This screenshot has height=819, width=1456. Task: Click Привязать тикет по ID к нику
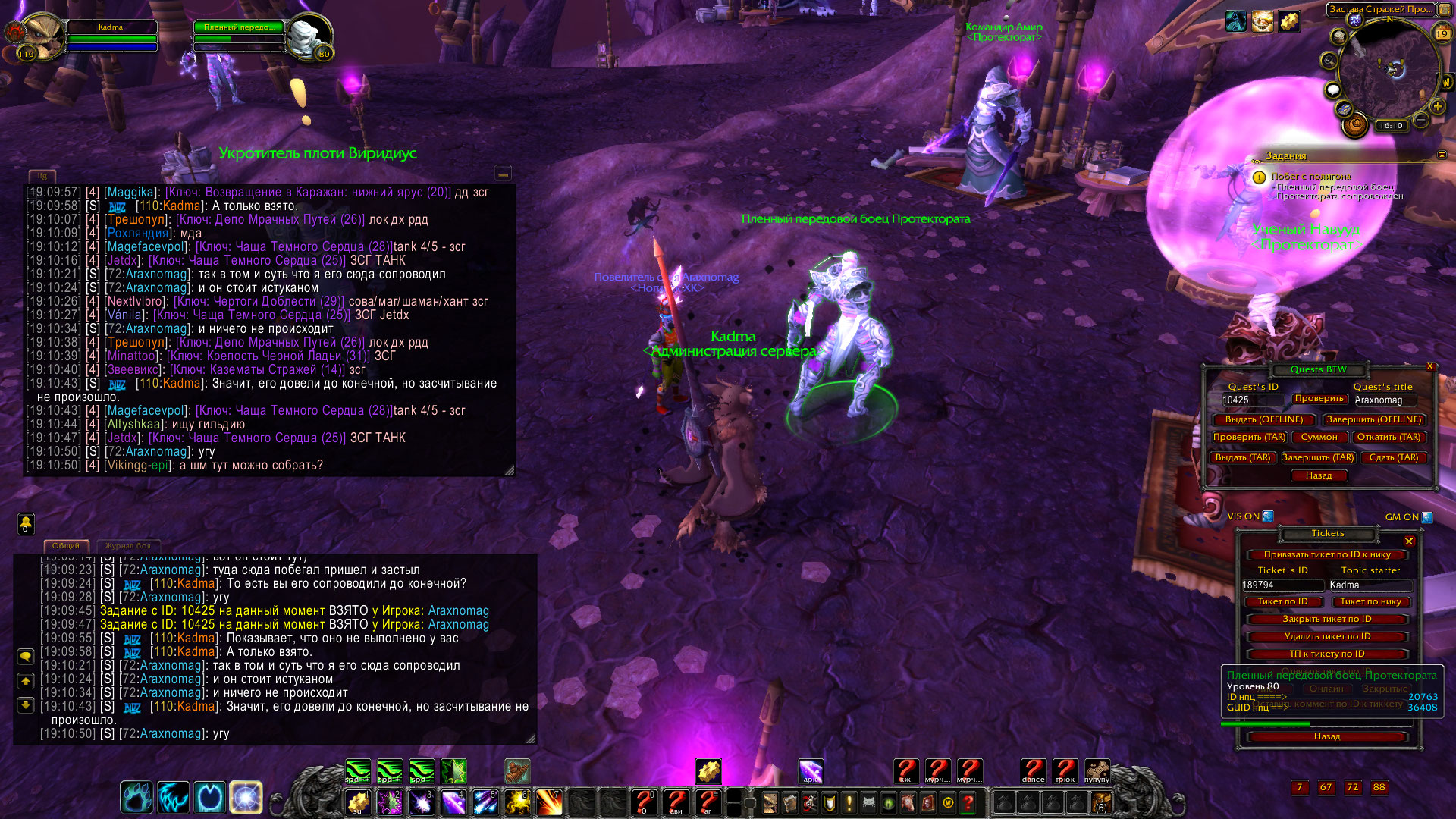point(1326,555)
